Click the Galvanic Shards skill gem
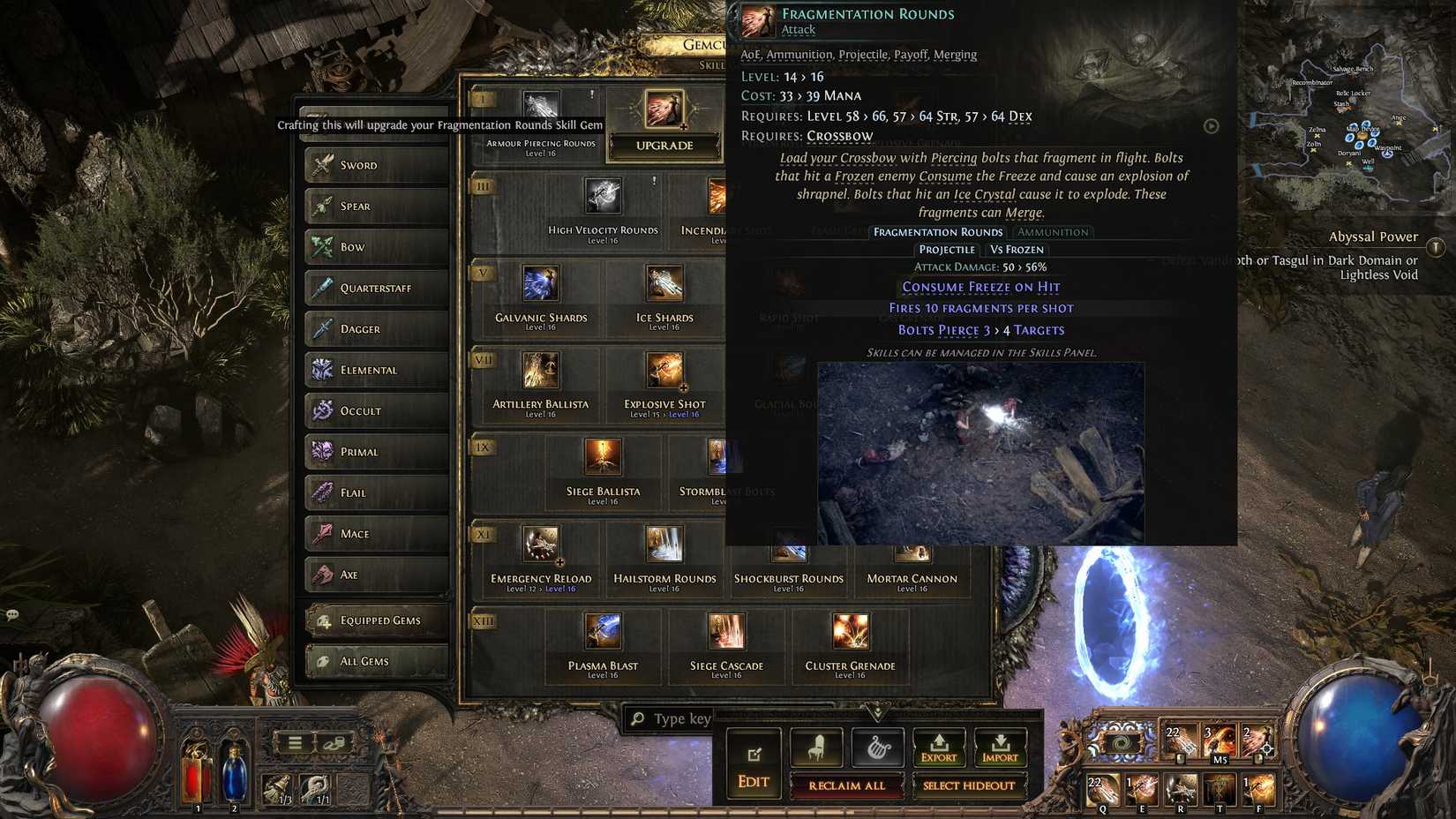The width and height of the screenshot is (1456, 819). pyautogui.click(x=543, y=284)
